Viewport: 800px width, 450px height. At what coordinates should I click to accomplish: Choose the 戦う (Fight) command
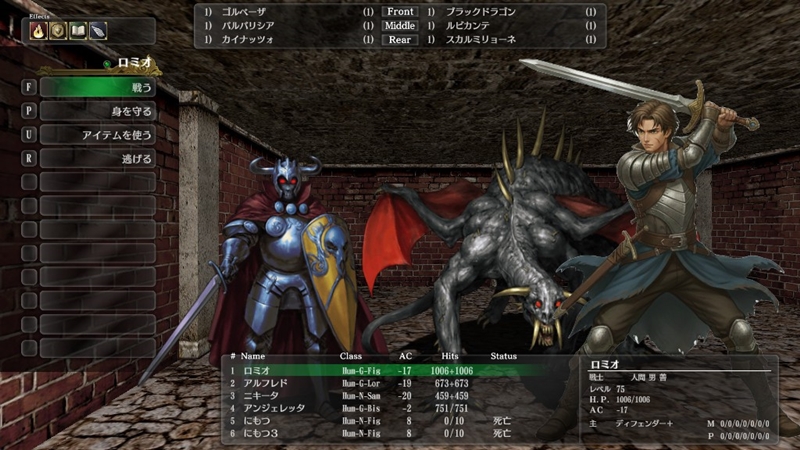point(97,87)
